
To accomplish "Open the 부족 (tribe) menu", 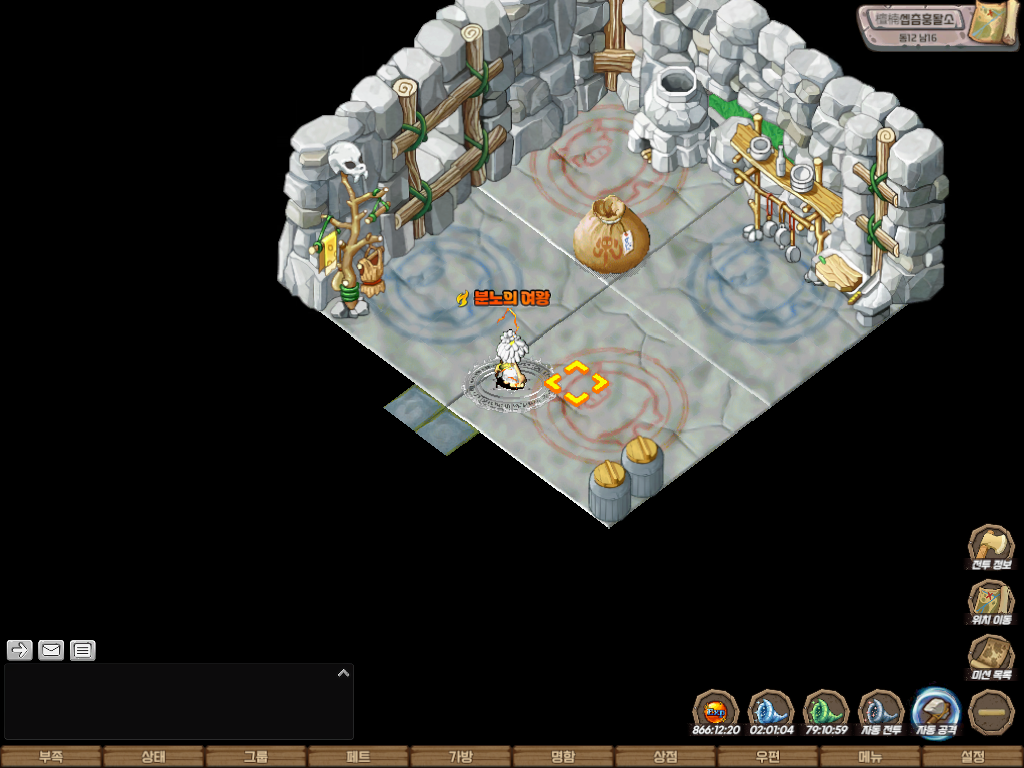I will click(x=51, y=757).
